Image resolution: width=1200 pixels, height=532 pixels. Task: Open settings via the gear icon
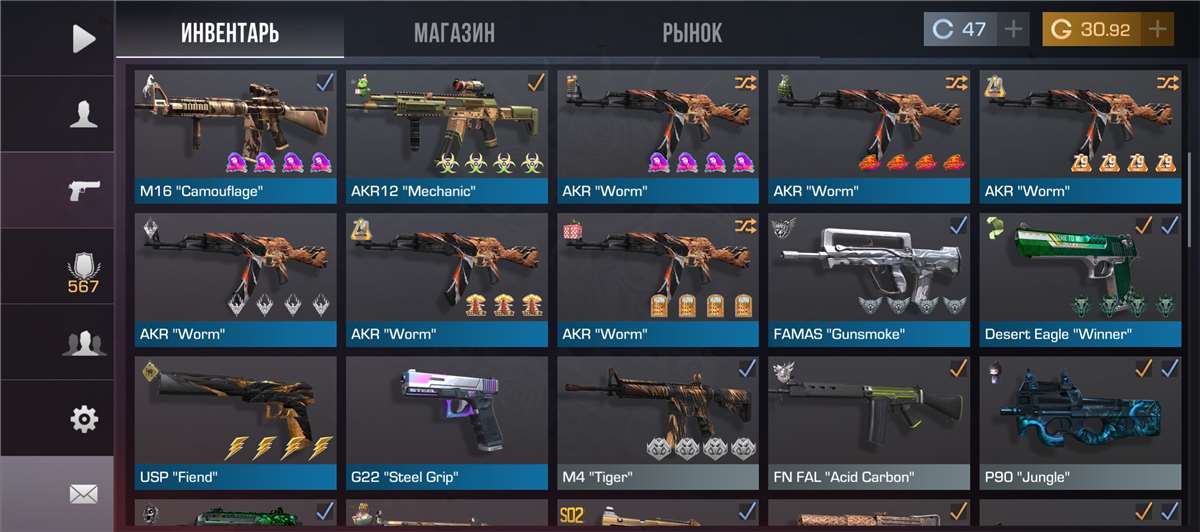[83, 418]
